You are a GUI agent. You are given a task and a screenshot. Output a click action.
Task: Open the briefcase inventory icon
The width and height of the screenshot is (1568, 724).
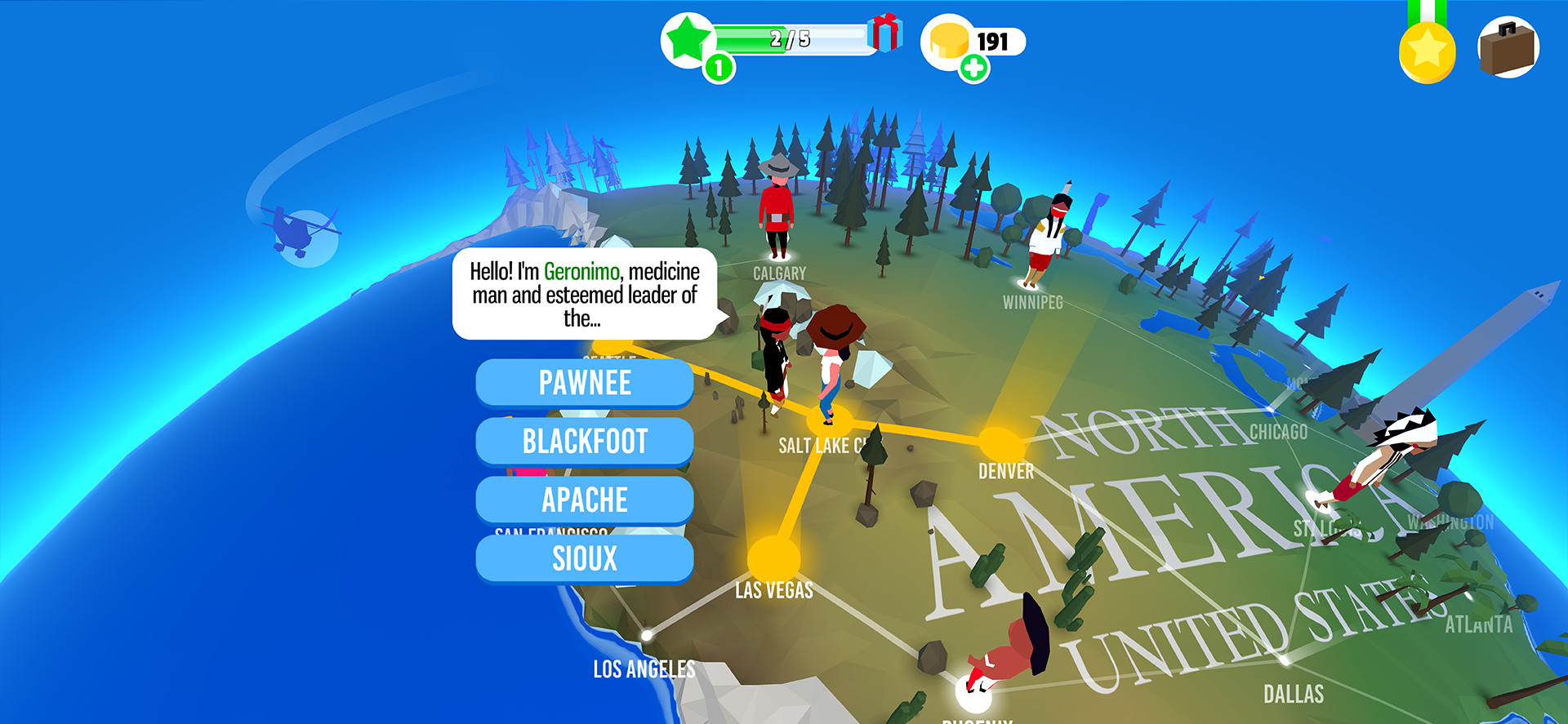click(1509, 47)
